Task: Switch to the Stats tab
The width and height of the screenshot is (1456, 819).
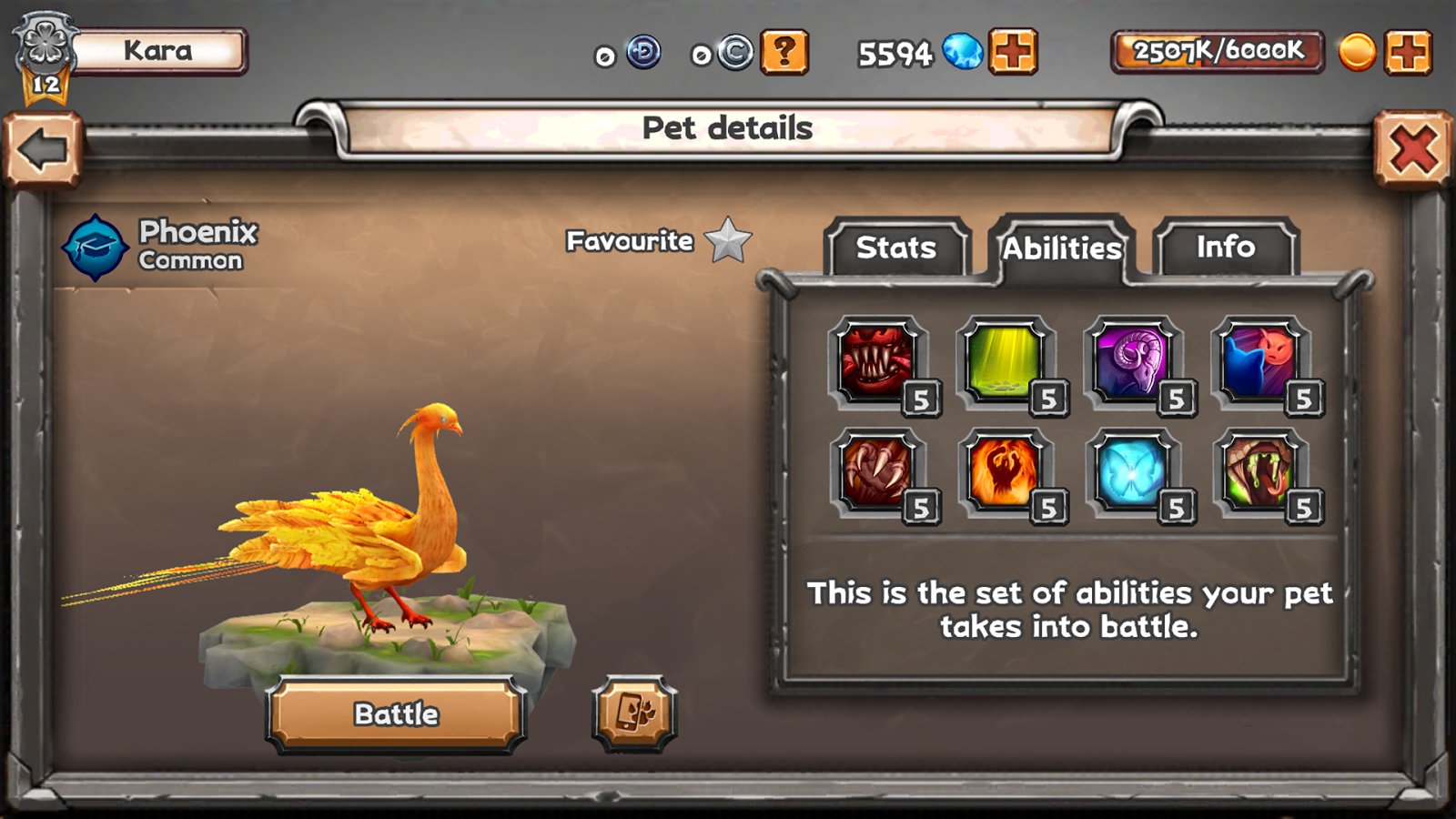Action: pyautogui.click(x=896, y=248)
